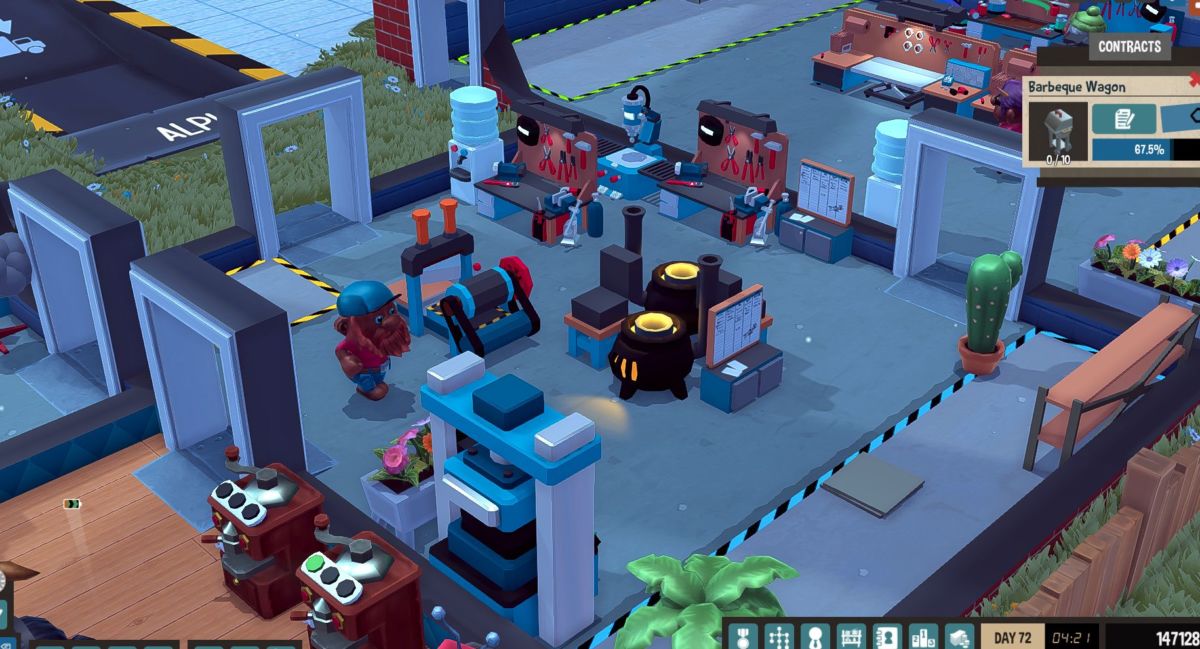1200x649 pixels.
Task: Open the staff management menu
Action: click(x=815, y=636)
